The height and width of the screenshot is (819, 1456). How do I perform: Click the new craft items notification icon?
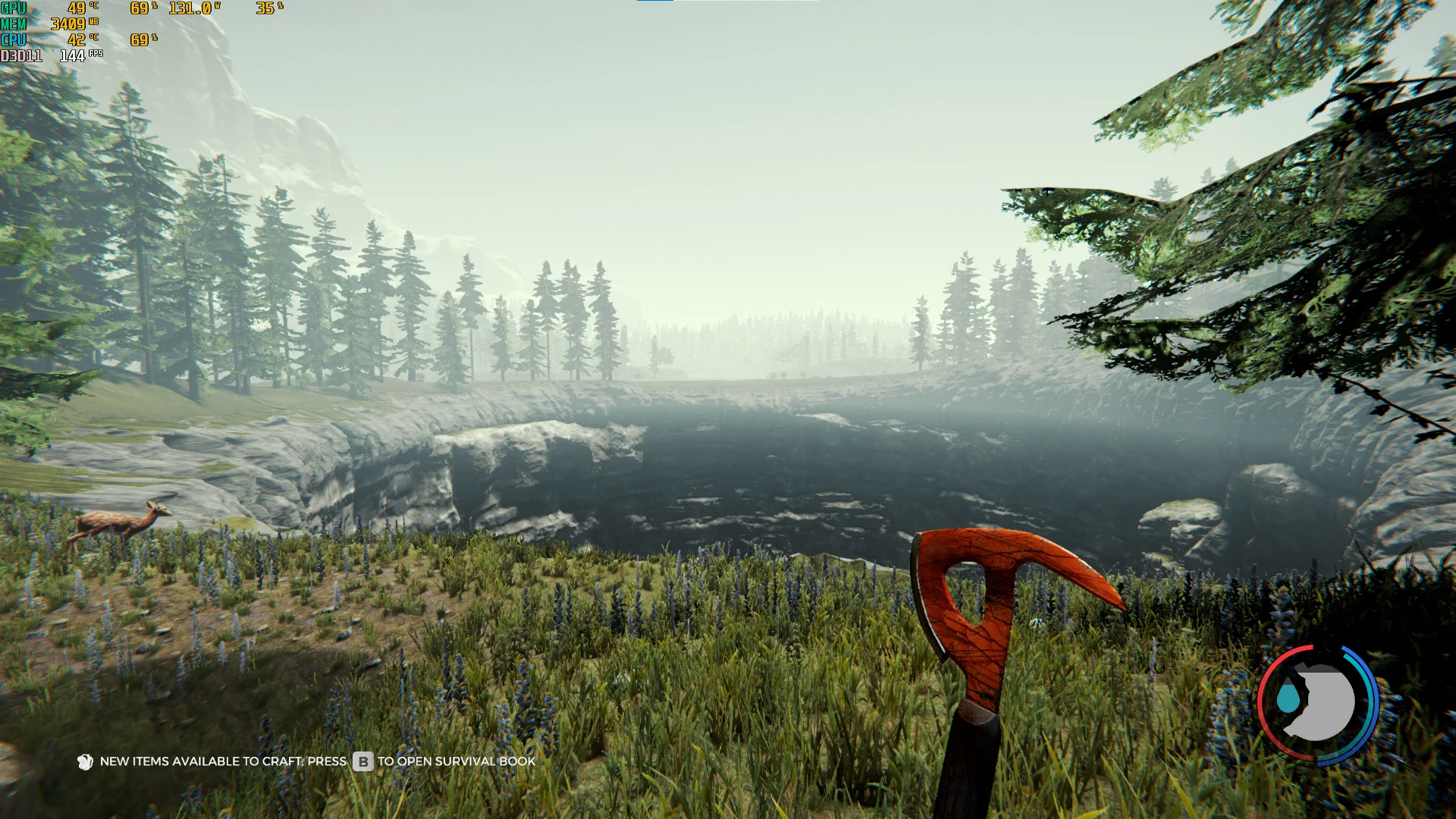[85, 761]
